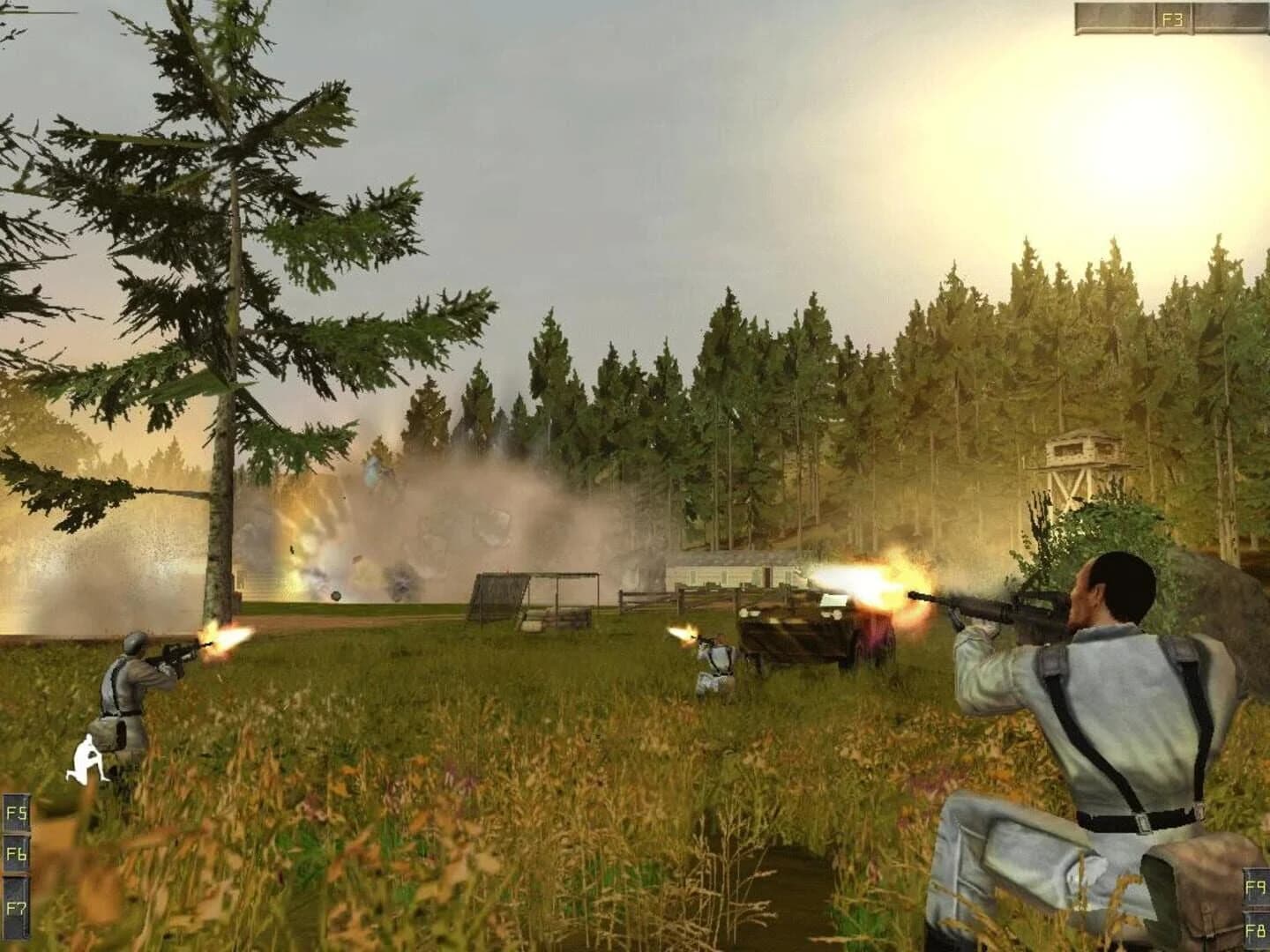Click the empty HUD cell right of F3
The width and height of the screenshot is (1270, 952).
tap(1230, 14)
